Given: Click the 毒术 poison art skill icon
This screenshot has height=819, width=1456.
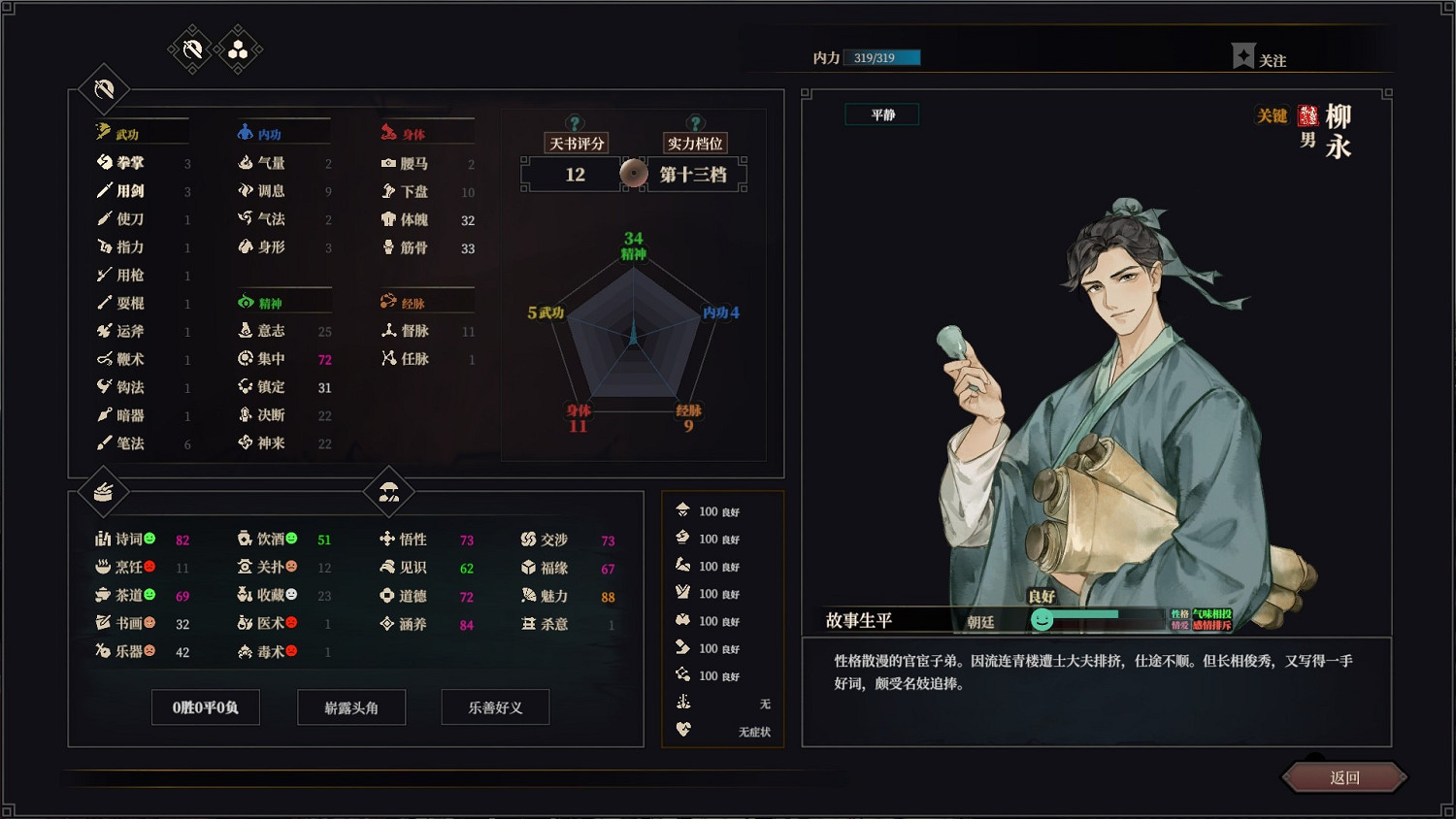Looking at the screenshot, I should 244,652.
